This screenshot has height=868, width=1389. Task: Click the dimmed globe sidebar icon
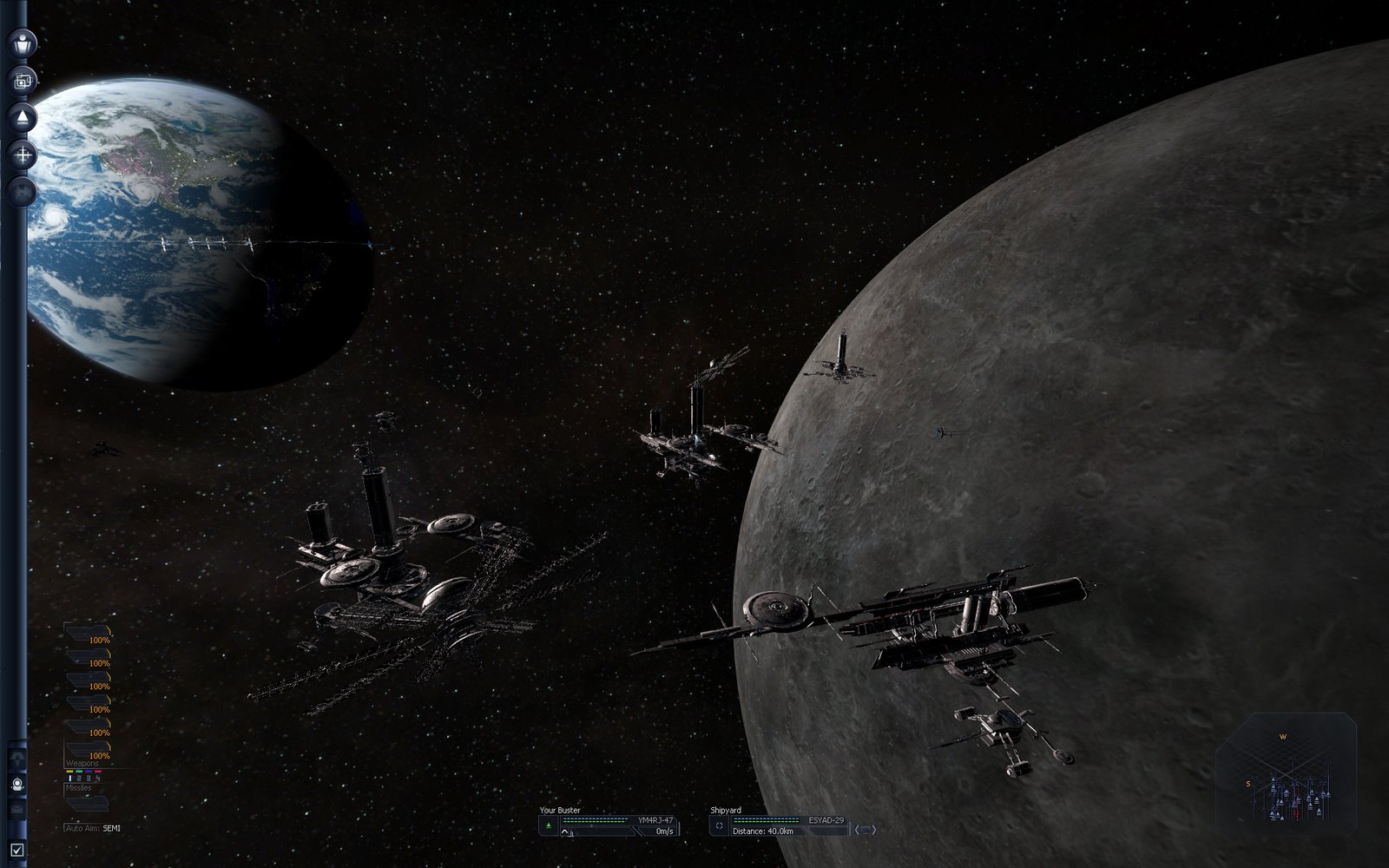click(x=22, y=191)
